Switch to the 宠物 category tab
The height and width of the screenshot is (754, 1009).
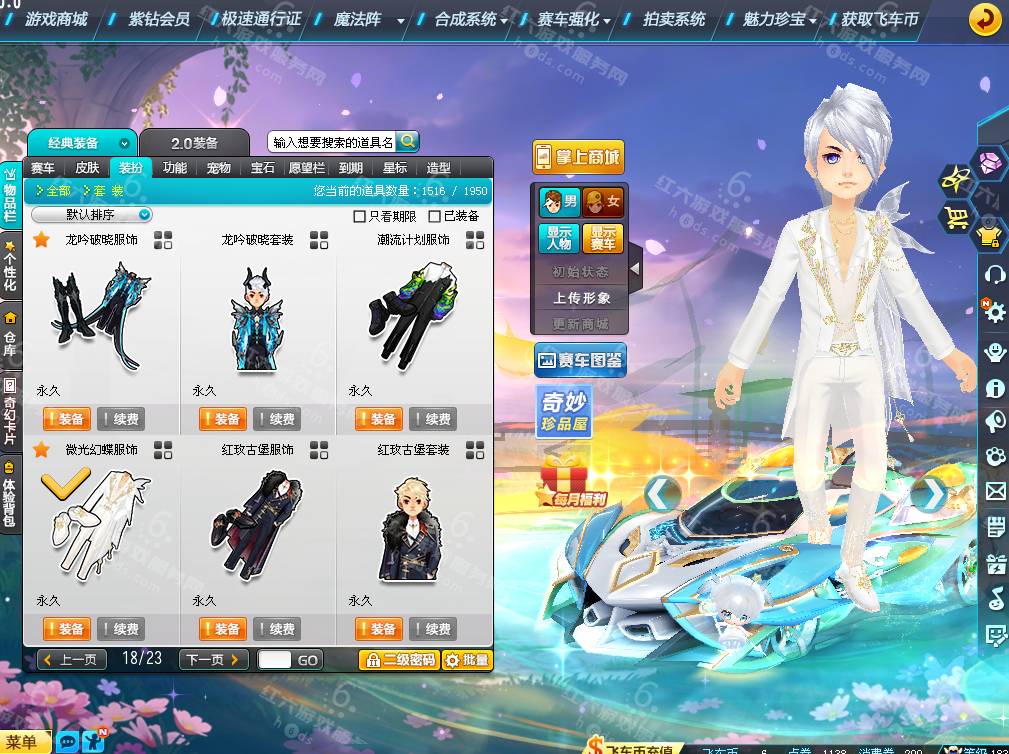click(218, 168)
